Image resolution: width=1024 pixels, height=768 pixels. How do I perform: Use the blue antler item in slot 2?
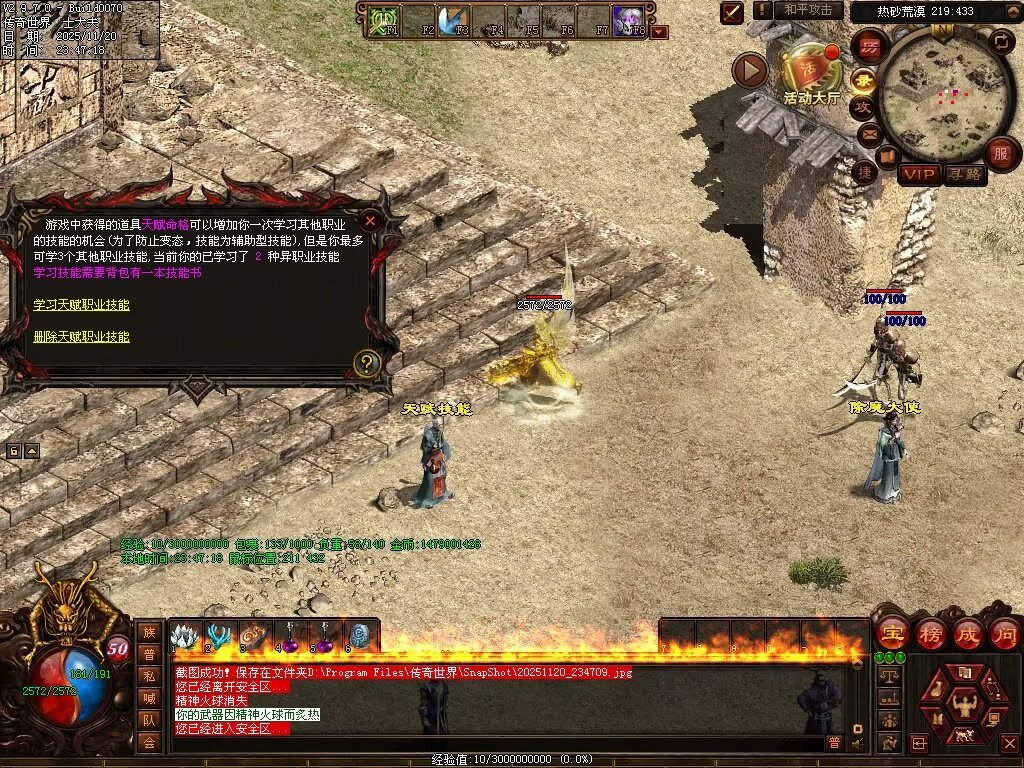click(x=219, y=636)
